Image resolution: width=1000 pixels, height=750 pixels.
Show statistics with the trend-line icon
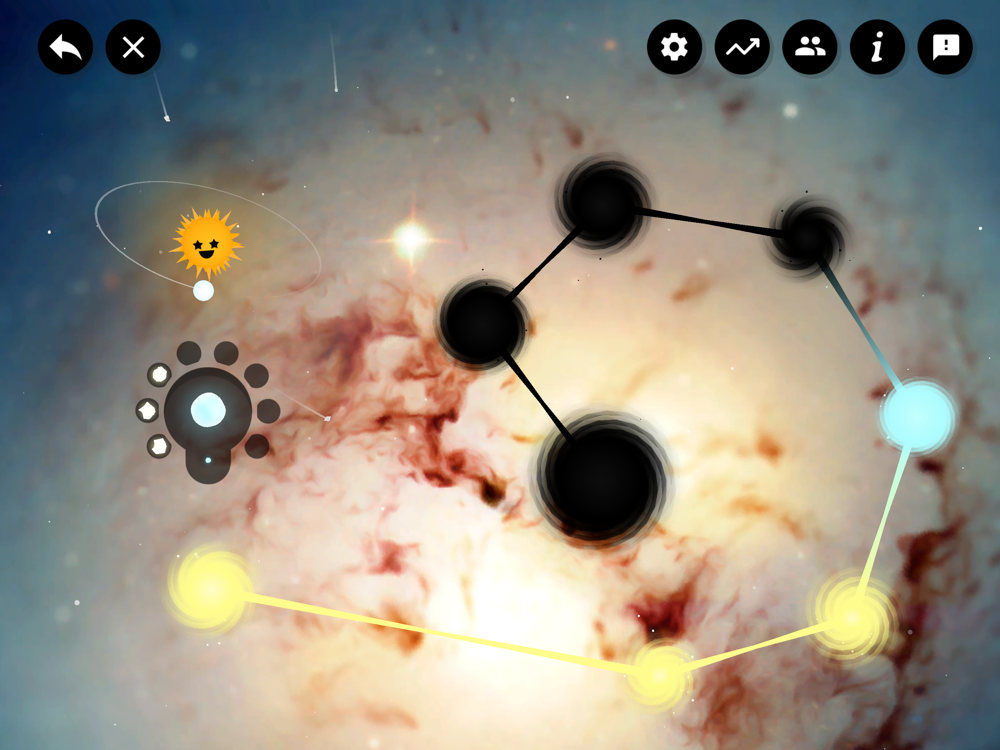(742, 47)
